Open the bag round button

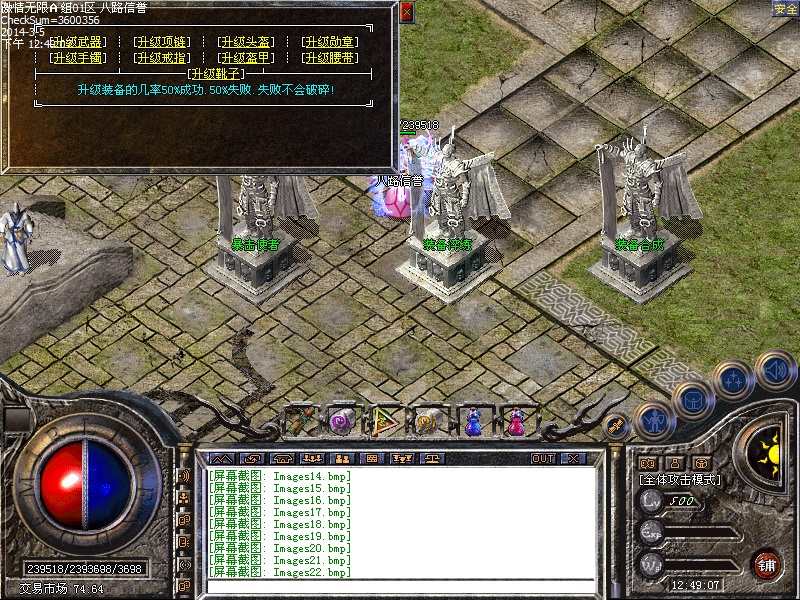pos(691,399)
